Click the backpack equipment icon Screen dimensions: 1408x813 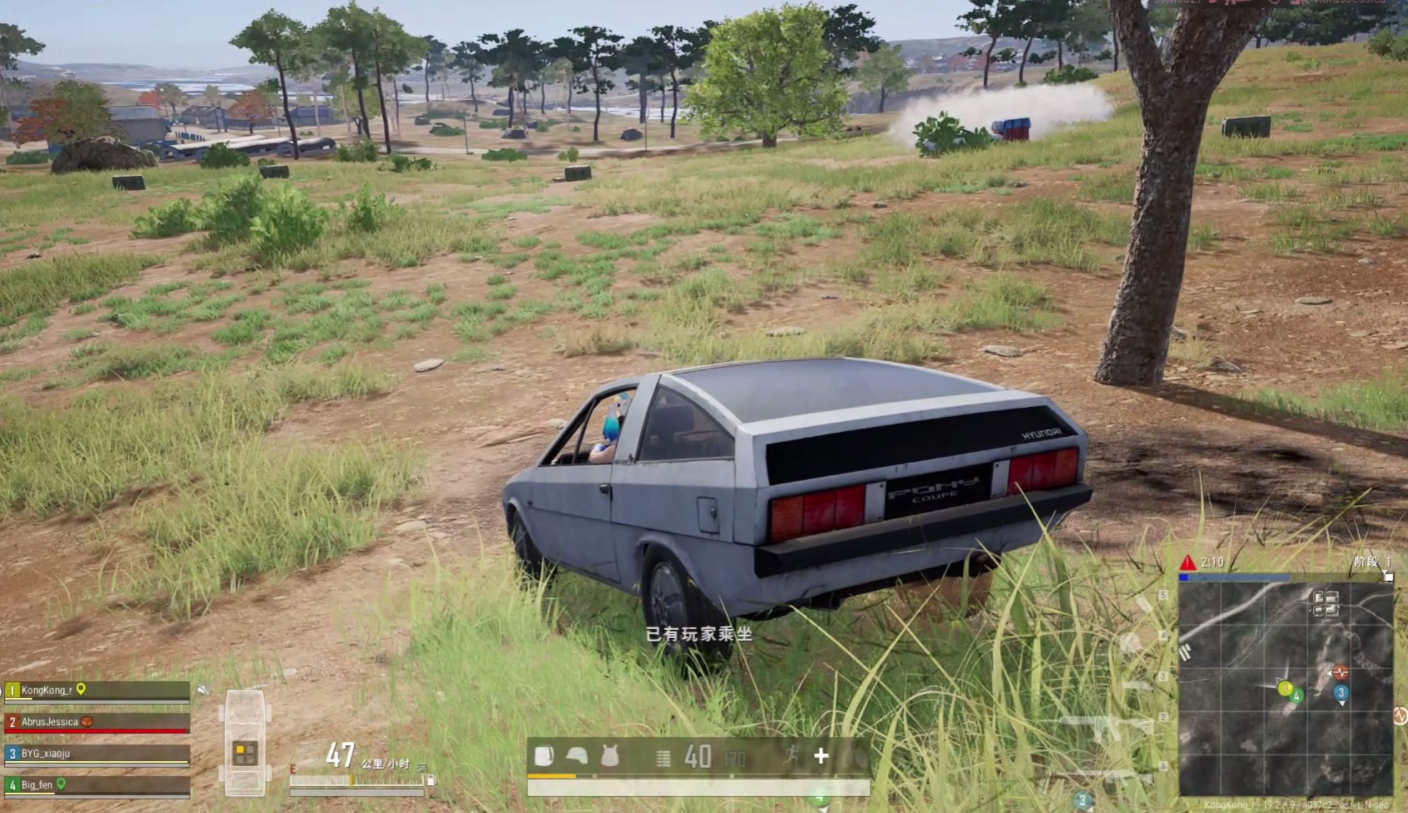click(x=543, y=756)
